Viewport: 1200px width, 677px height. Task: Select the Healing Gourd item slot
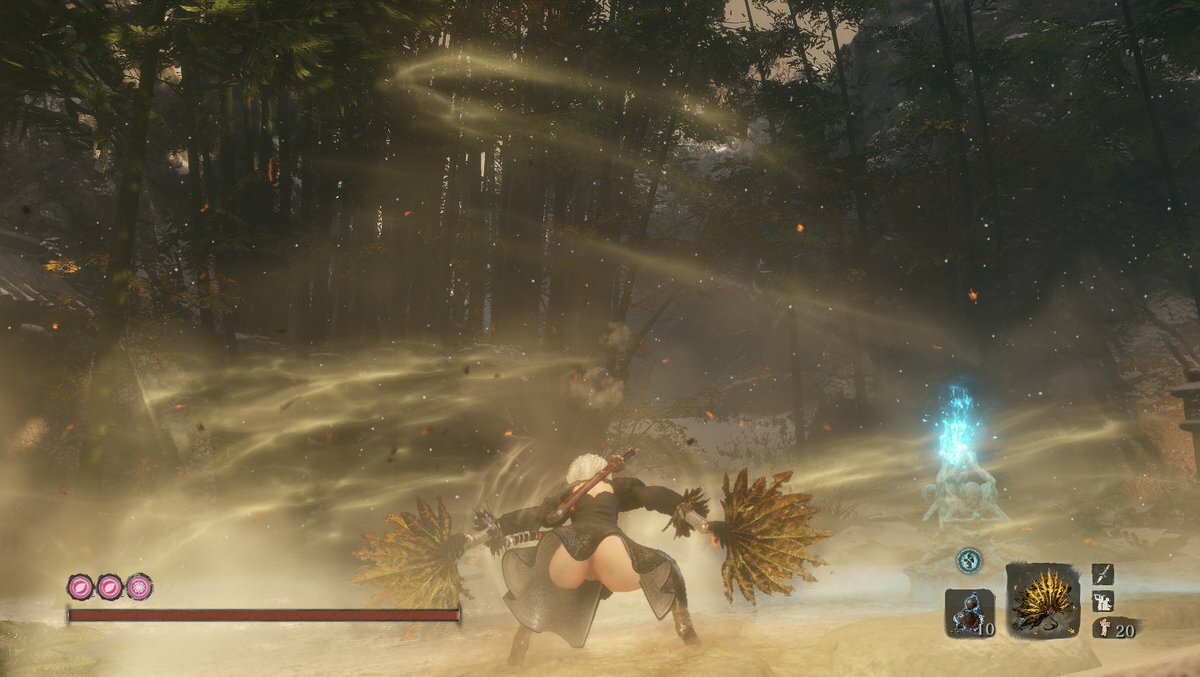(x=969, y=612)
